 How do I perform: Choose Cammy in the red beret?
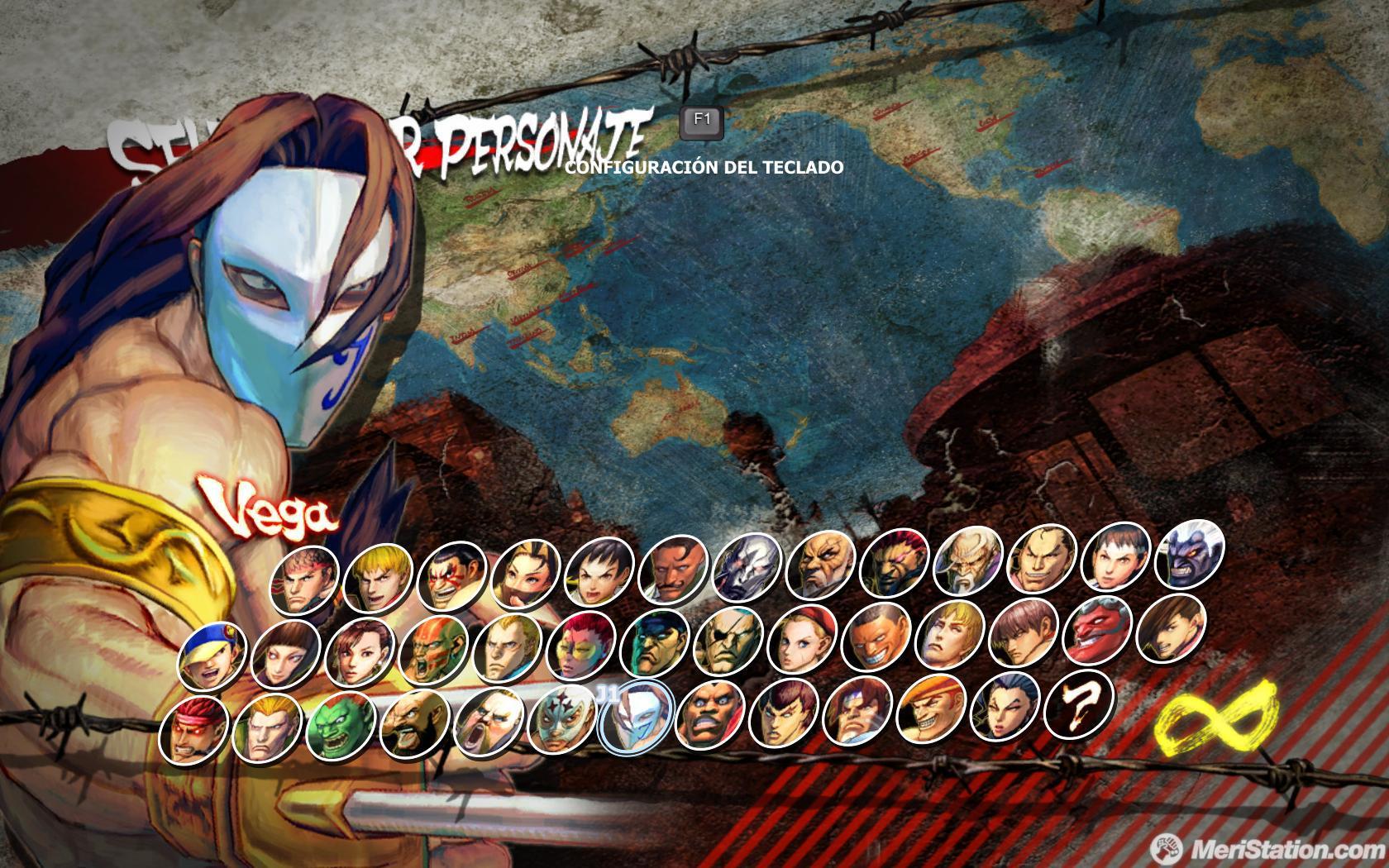click(x=800, y=641)
